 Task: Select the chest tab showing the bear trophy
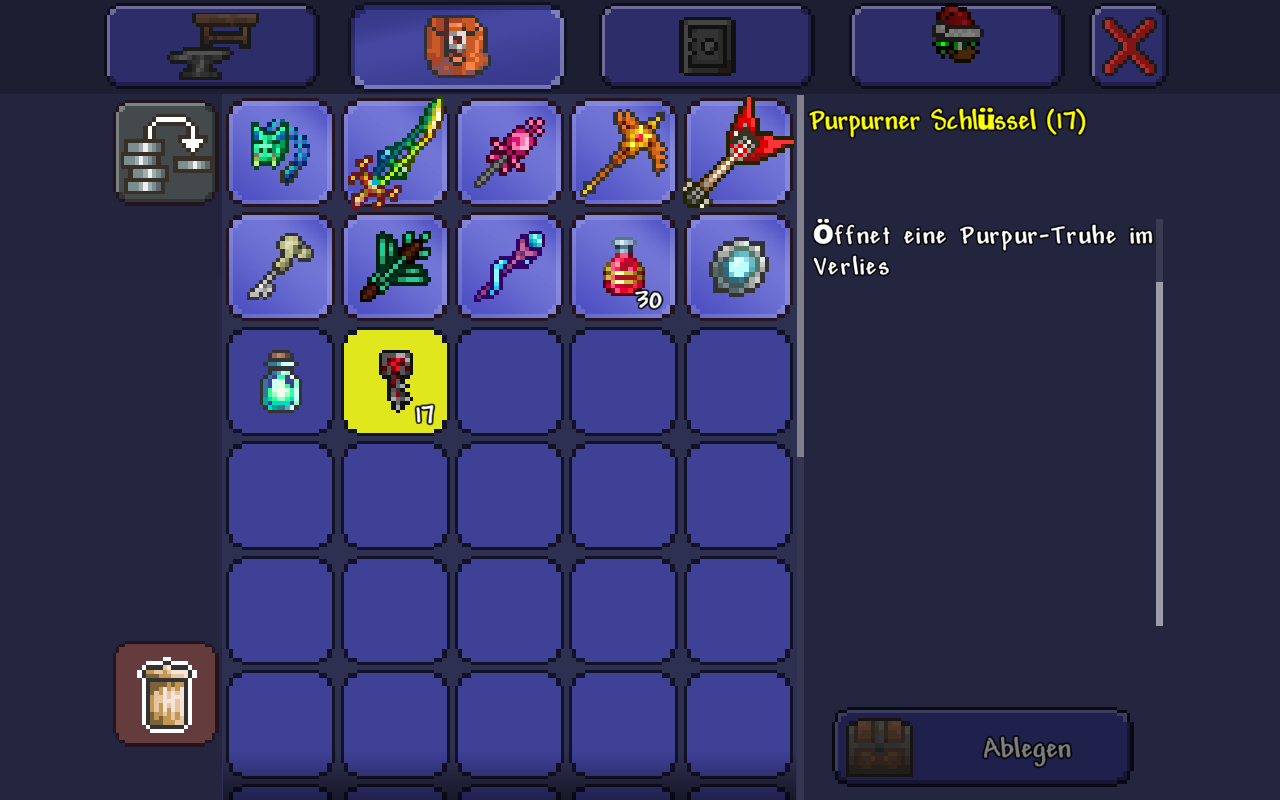456,45
